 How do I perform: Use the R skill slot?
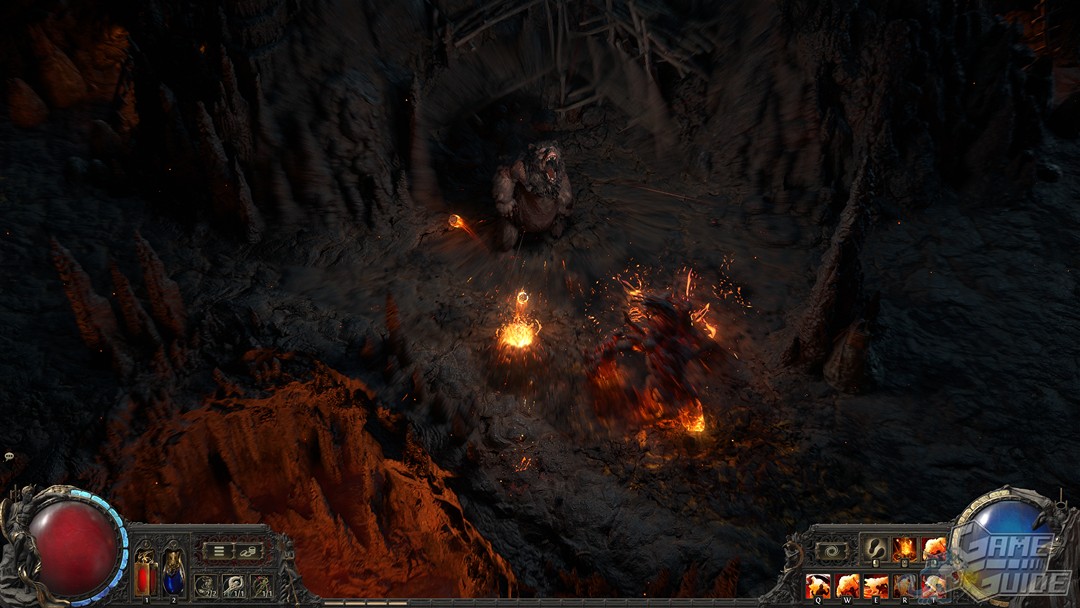click(905, 585)
